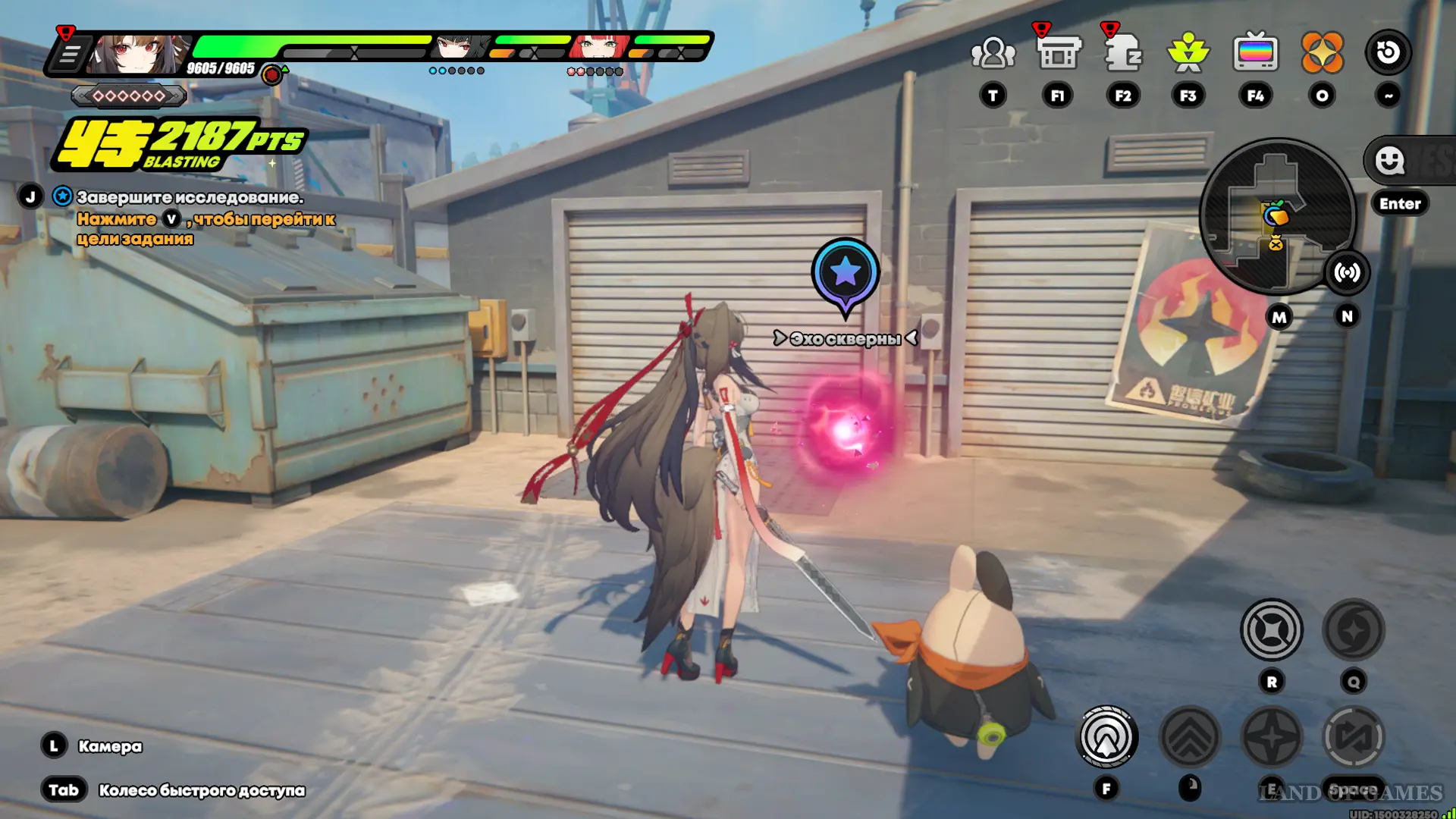Click the circular rewind arrow icon
The width and height of the screenshot is (1456, 819).
point(1388,53)
